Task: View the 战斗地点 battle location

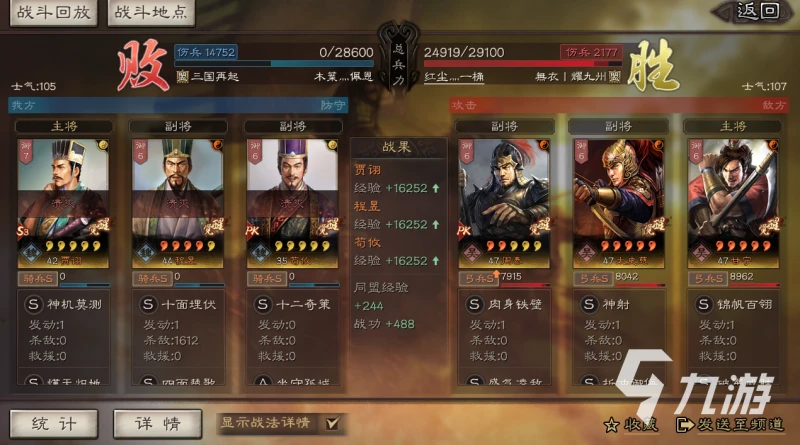Action: (x=149, y=13)
